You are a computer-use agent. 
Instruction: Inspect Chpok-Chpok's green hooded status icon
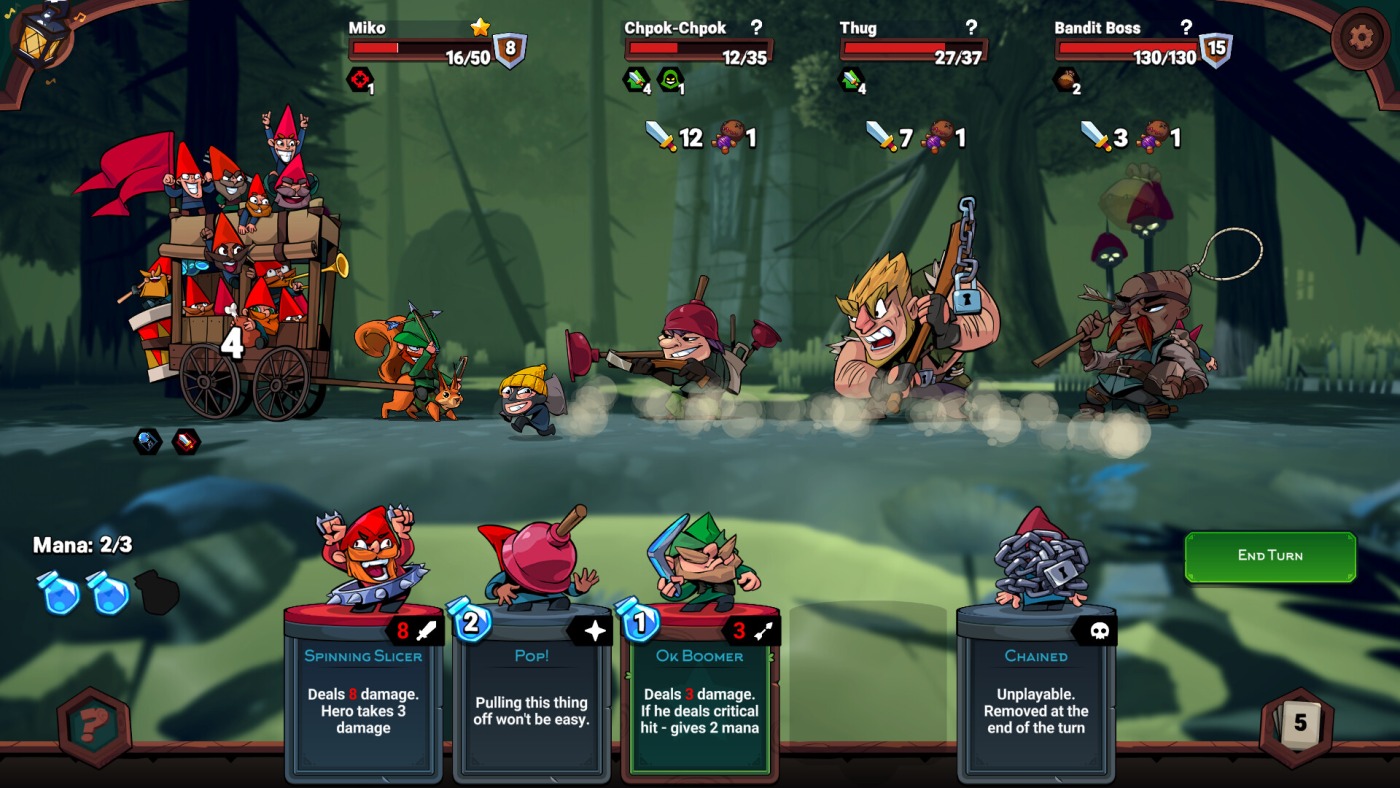(x=669, y=79)
